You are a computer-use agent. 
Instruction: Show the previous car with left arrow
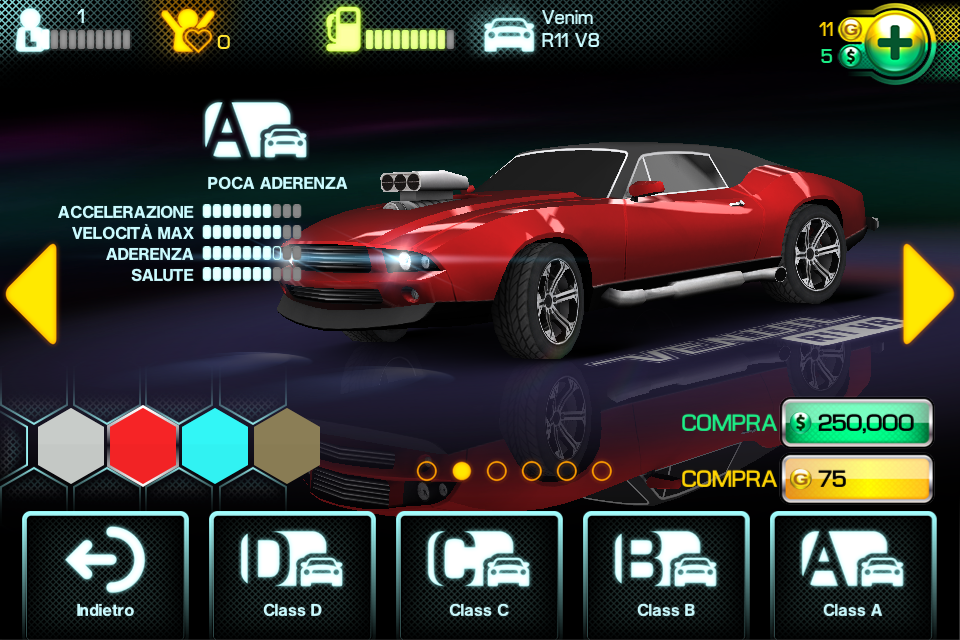pyautogui.click(x=31, y=294)
